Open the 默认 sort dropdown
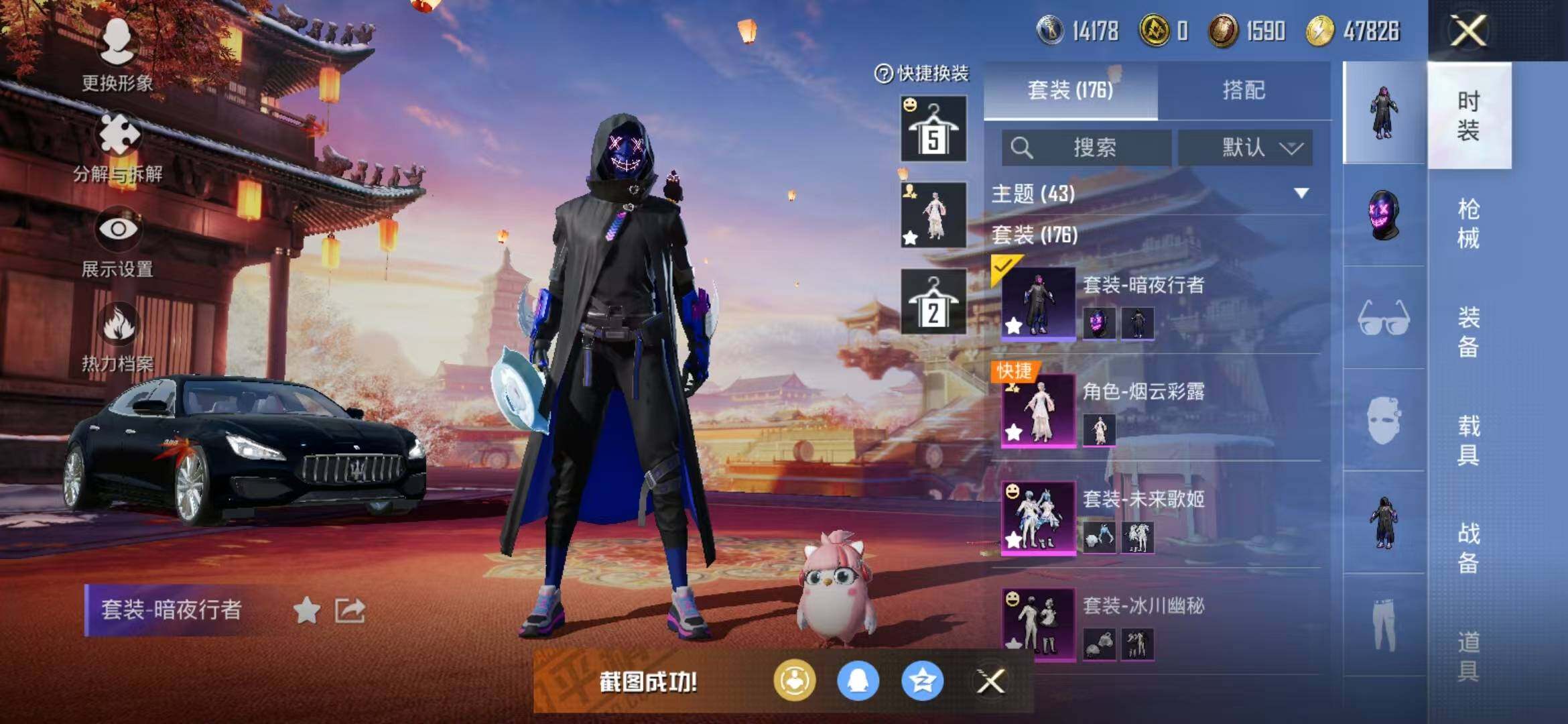 coord(1245,147)
